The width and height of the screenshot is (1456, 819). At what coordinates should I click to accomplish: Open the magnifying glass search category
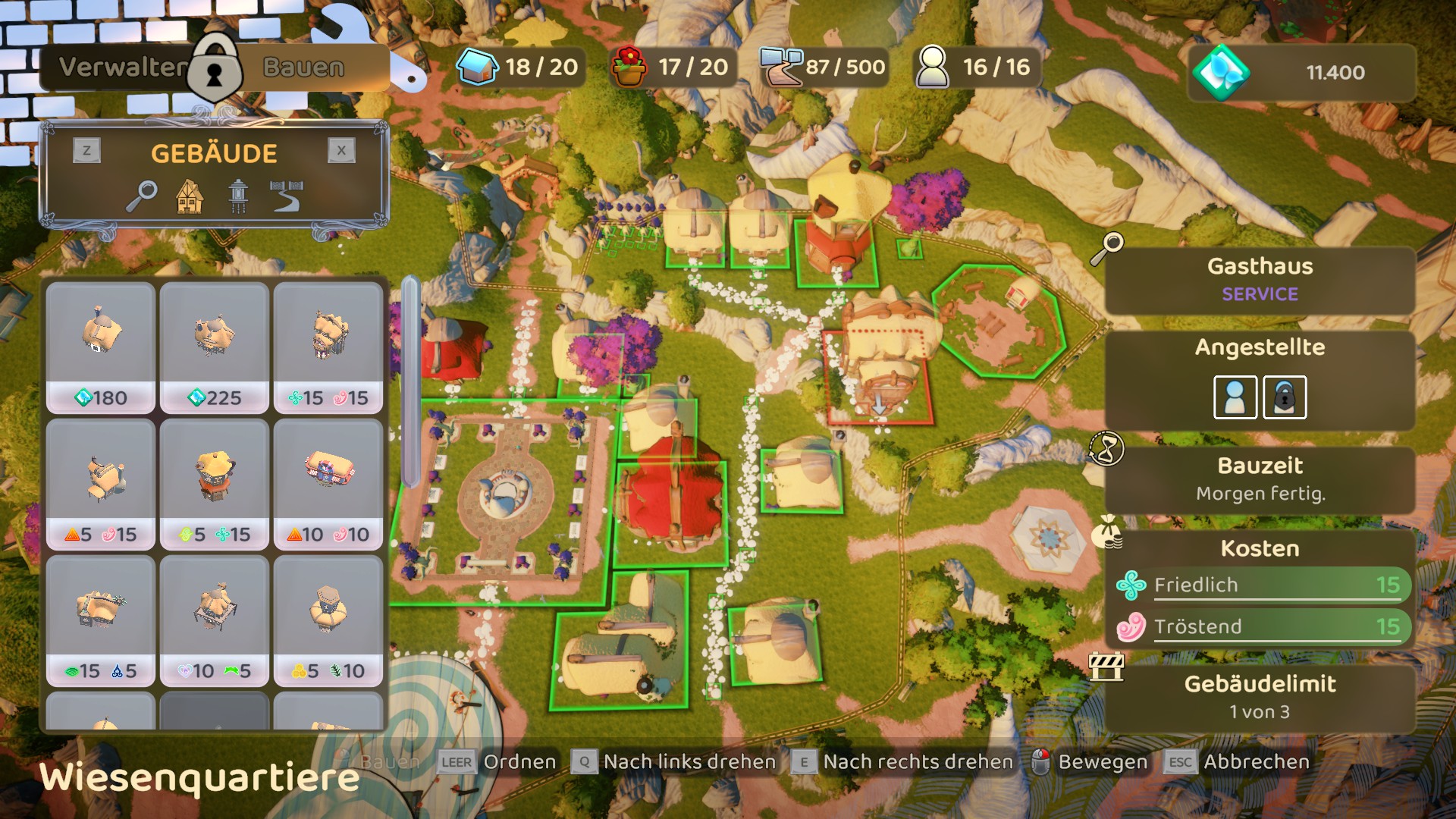(x=142, y=196)
